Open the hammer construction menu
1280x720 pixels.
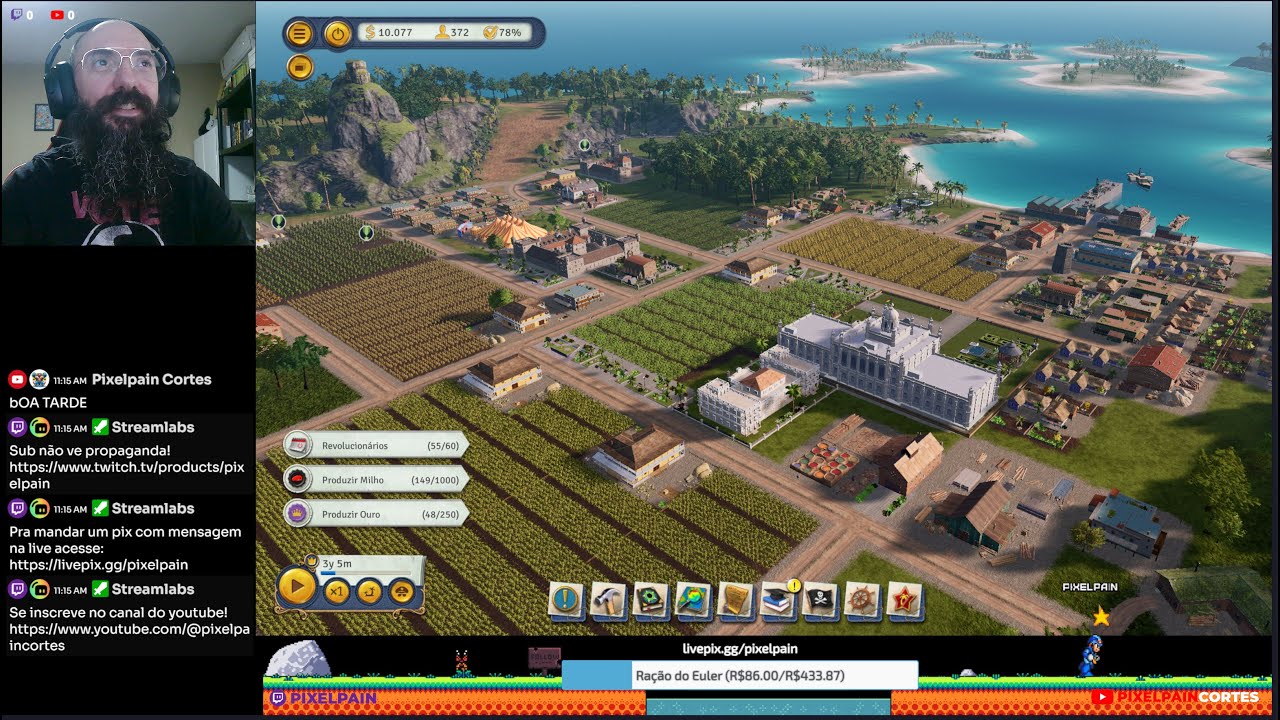pos(608,600)
